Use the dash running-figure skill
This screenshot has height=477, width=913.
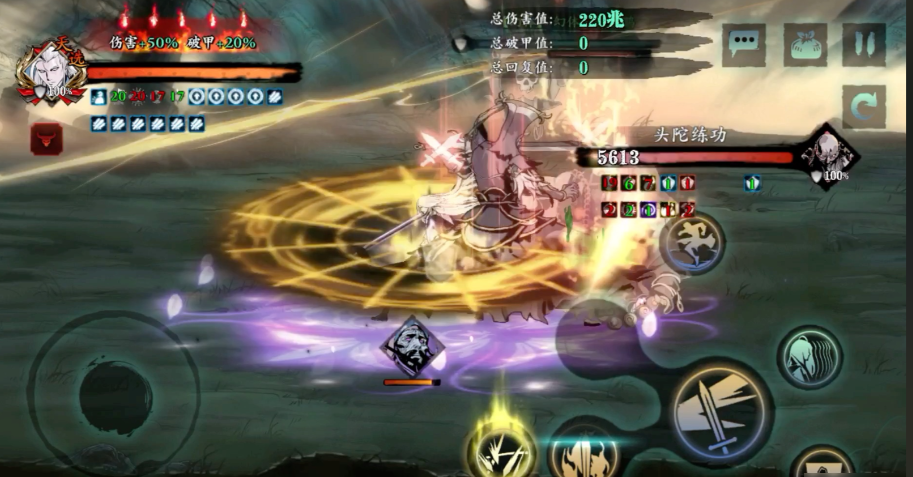pyautogui.click(x=692, y=243)
